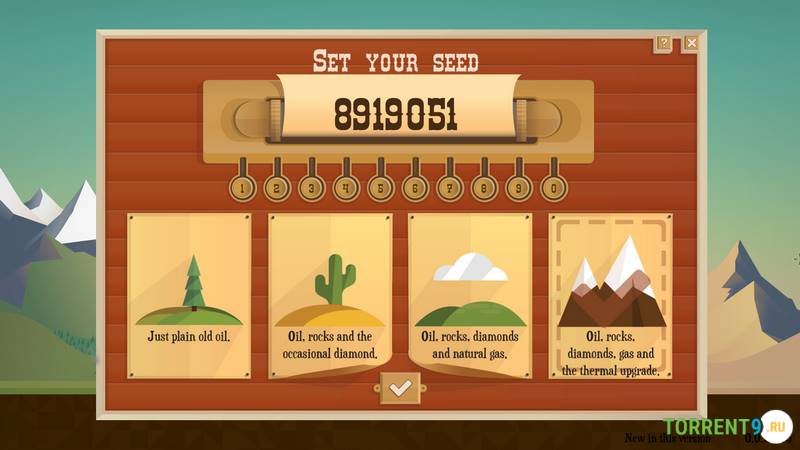Confirm the seed with the checkmark button

(399, 387)
